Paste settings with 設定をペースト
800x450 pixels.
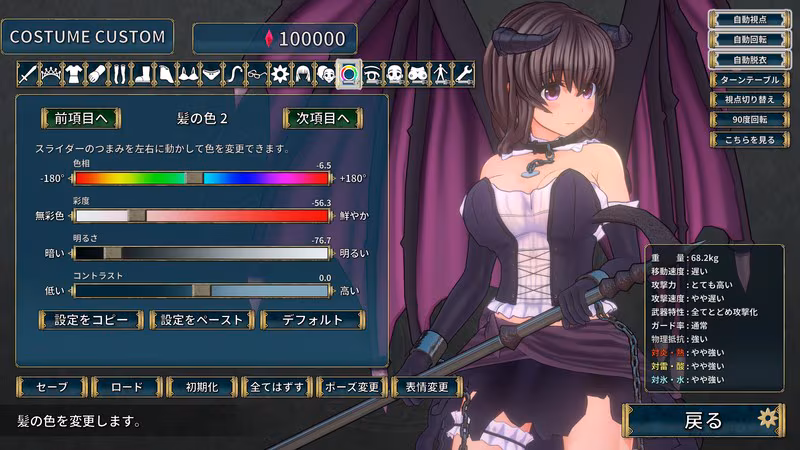(x=201, y=320)
